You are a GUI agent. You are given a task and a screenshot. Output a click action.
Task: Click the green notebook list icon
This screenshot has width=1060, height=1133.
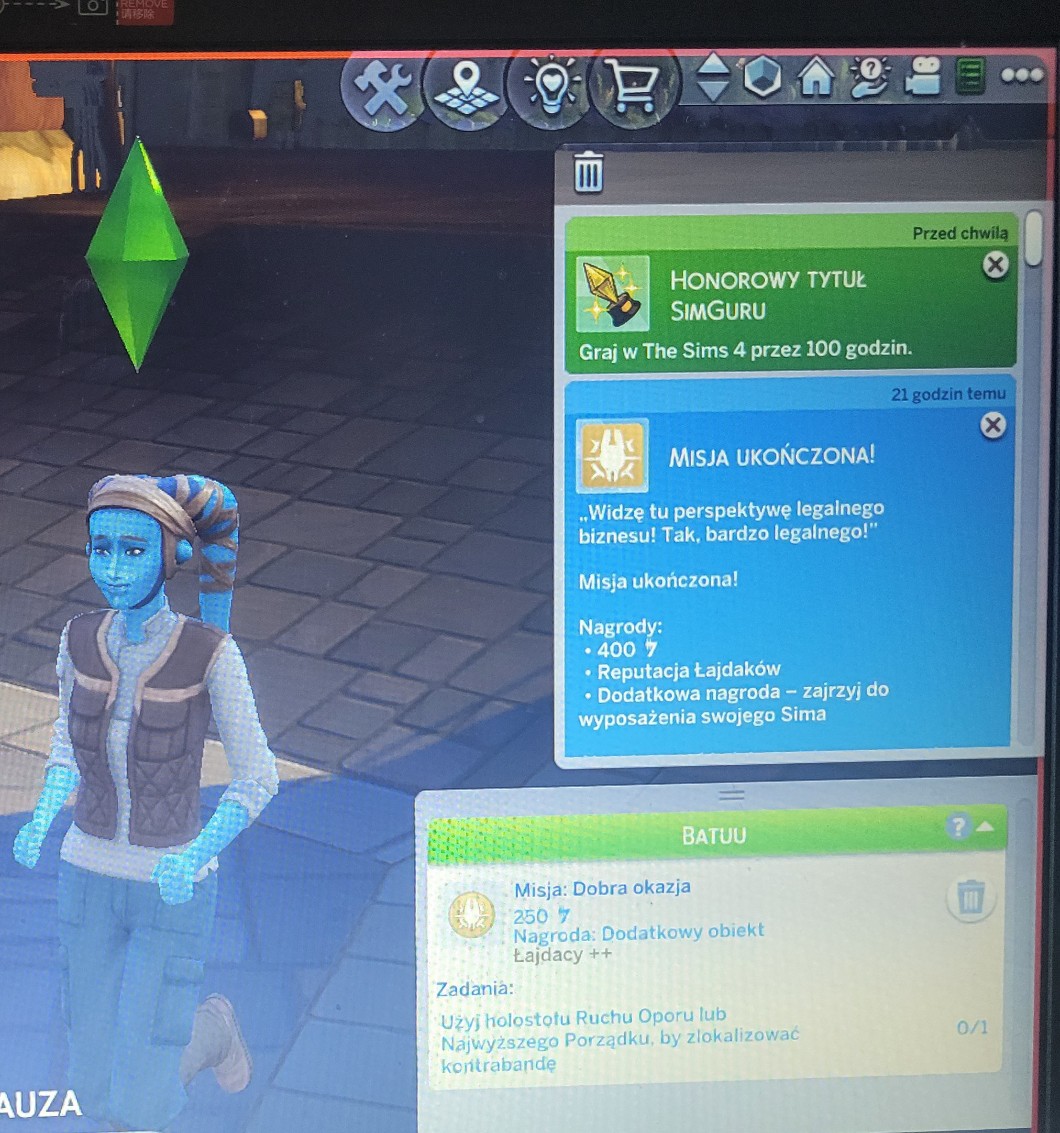pyautogui.click(x=970, y=77)
